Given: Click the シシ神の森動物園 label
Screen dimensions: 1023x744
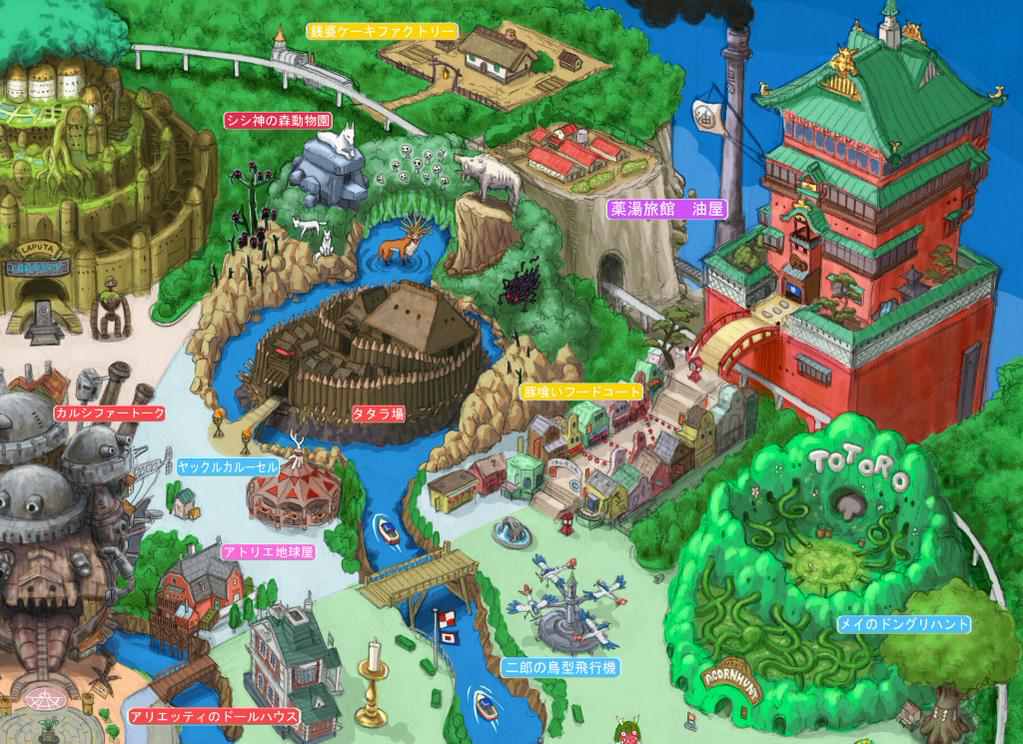Looking at the screenshot, I should pyautogui.click(x=277, y=120).
